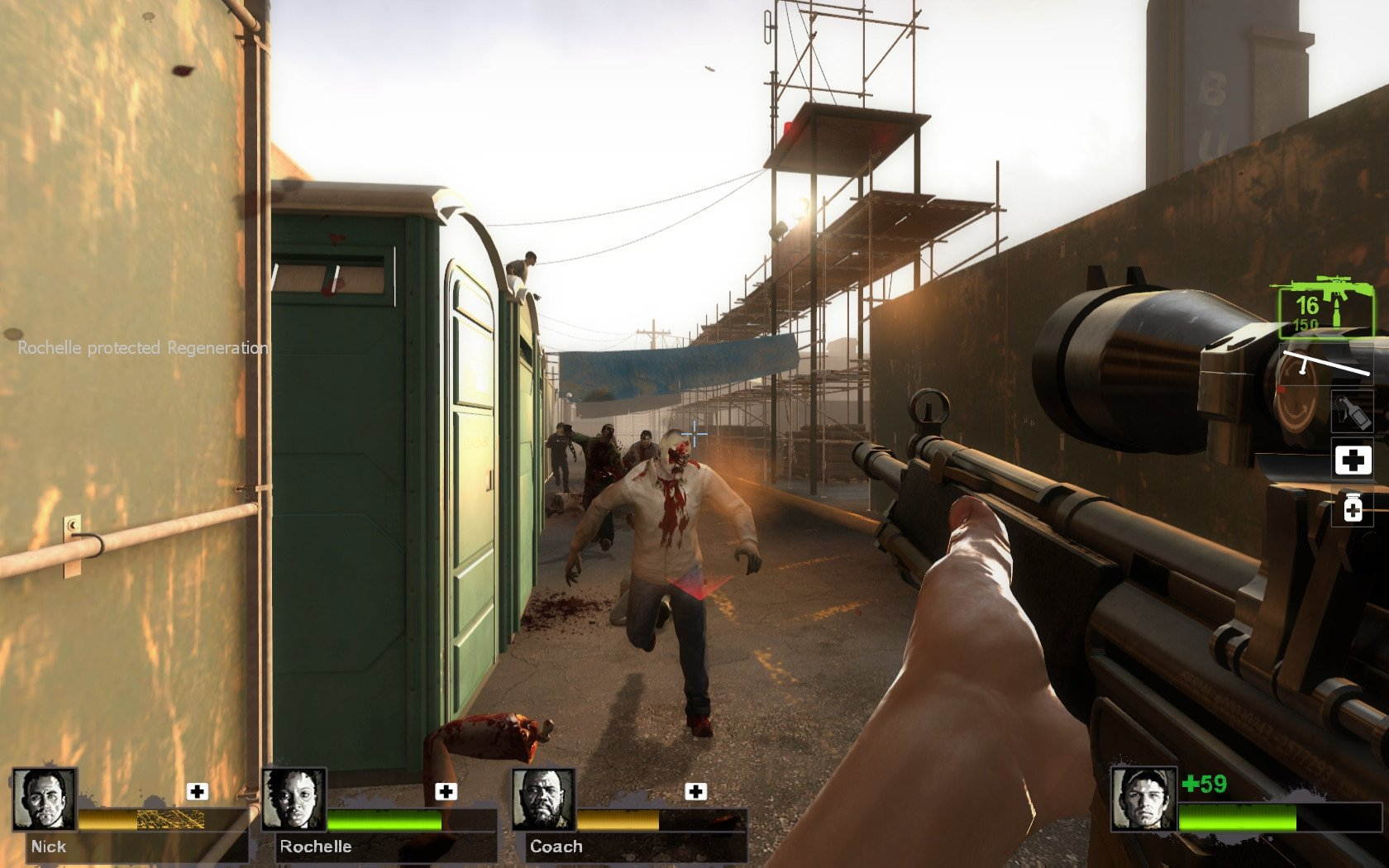Toggle the medkit slot selection
Image resolution: width=1389 pixels, height=868 pixels.
click(1353, 459)
